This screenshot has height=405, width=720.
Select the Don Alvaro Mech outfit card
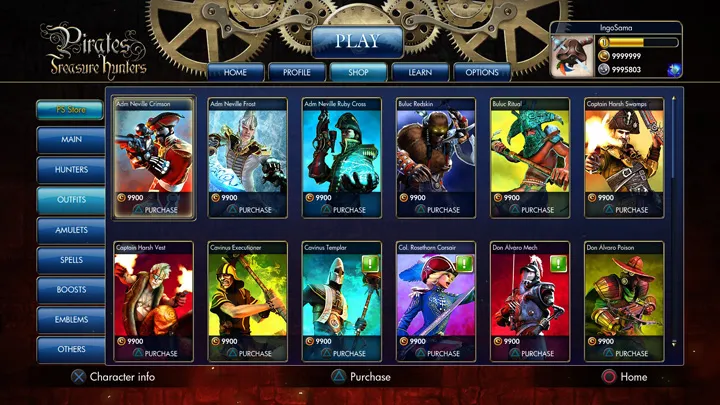pyautogui.click(x=530, y=293)
